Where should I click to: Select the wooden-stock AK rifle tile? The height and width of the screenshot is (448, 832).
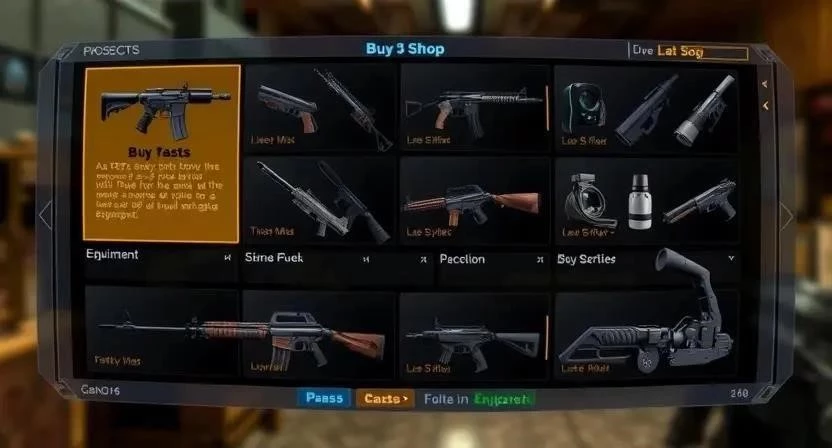point(474,200)
